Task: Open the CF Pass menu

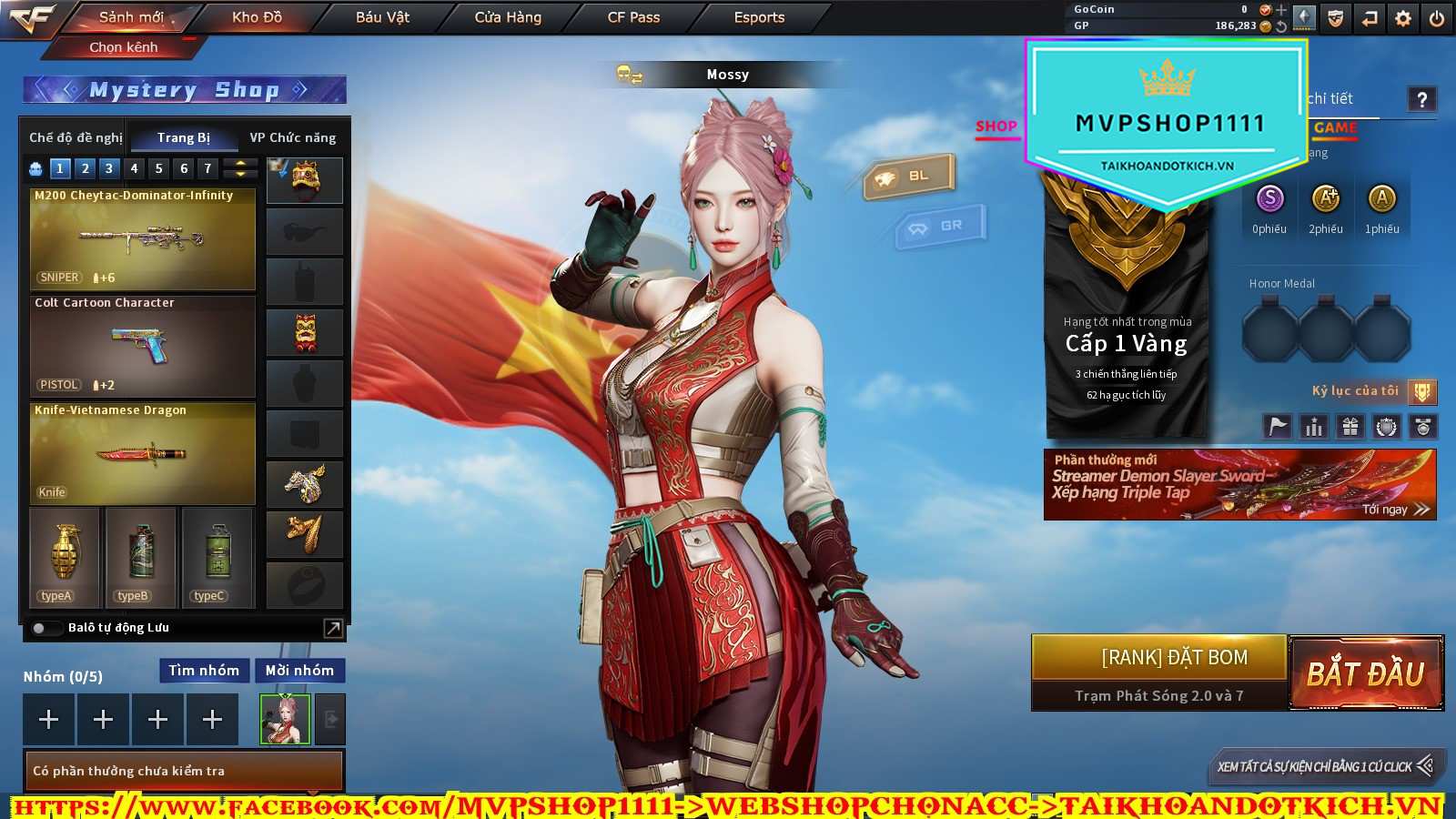Action: [x=633, y=17]
